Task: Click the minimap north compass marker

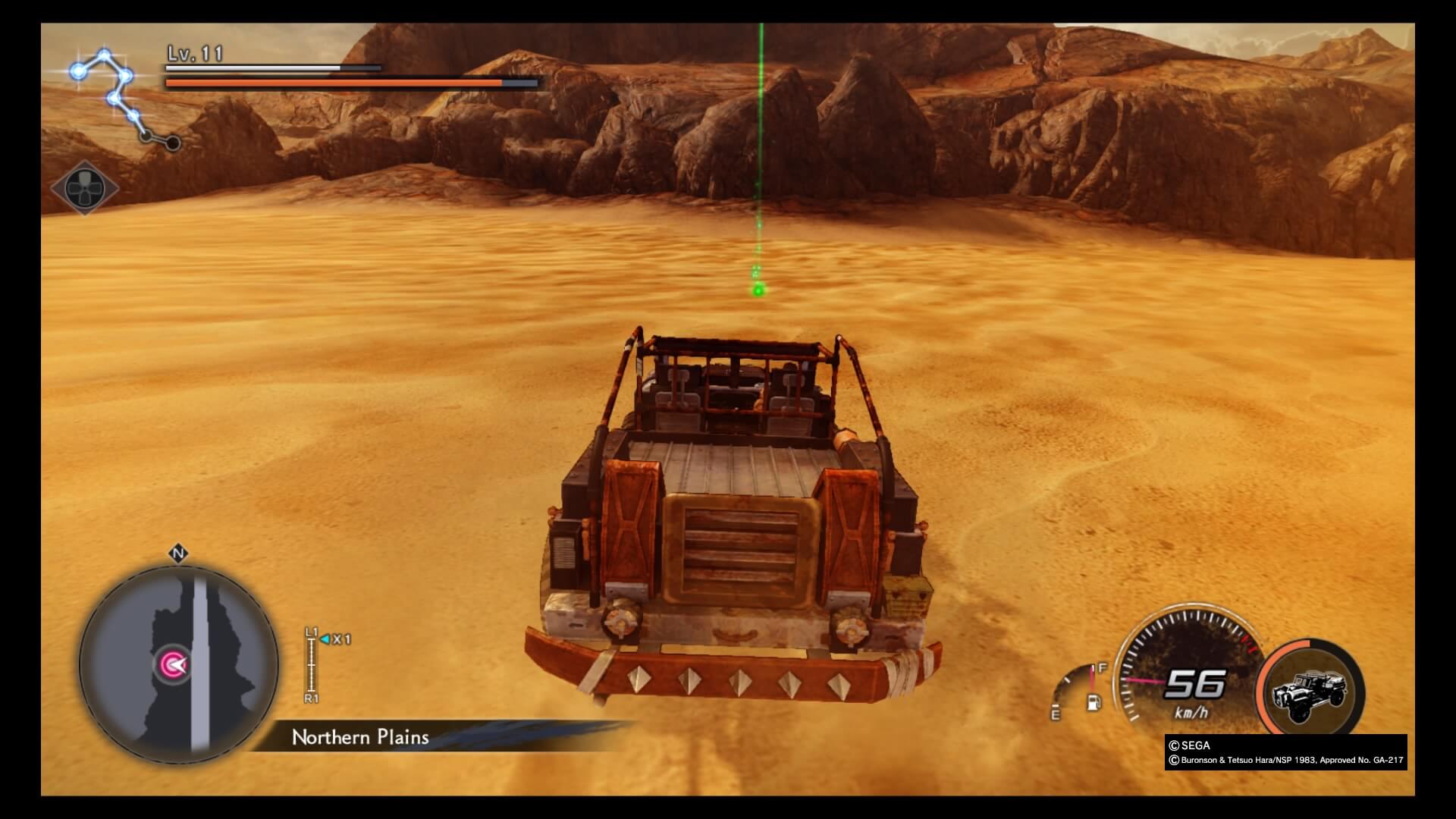Action: pyautogui.click(x=178, y=554)
